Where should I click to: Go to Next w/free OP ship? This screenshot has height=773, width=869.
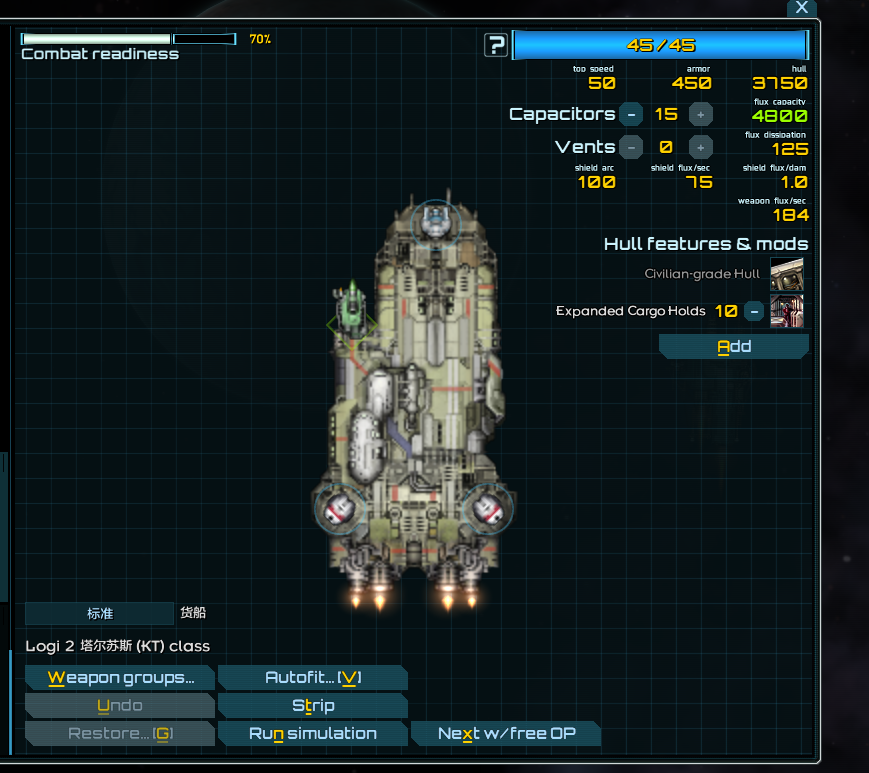[506, 734]
